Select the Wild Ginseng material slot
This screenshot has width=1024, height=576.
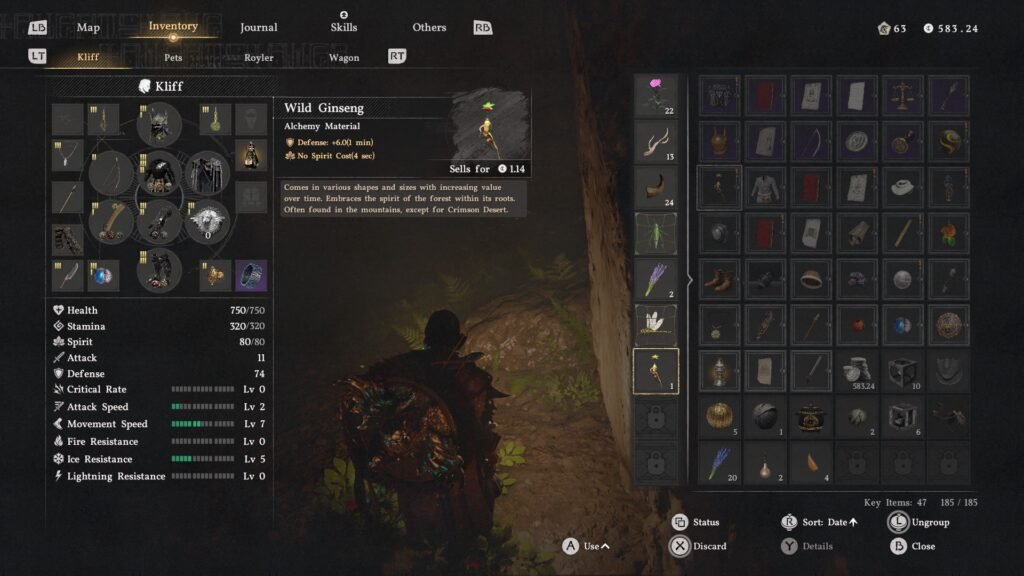pos(656,371)
